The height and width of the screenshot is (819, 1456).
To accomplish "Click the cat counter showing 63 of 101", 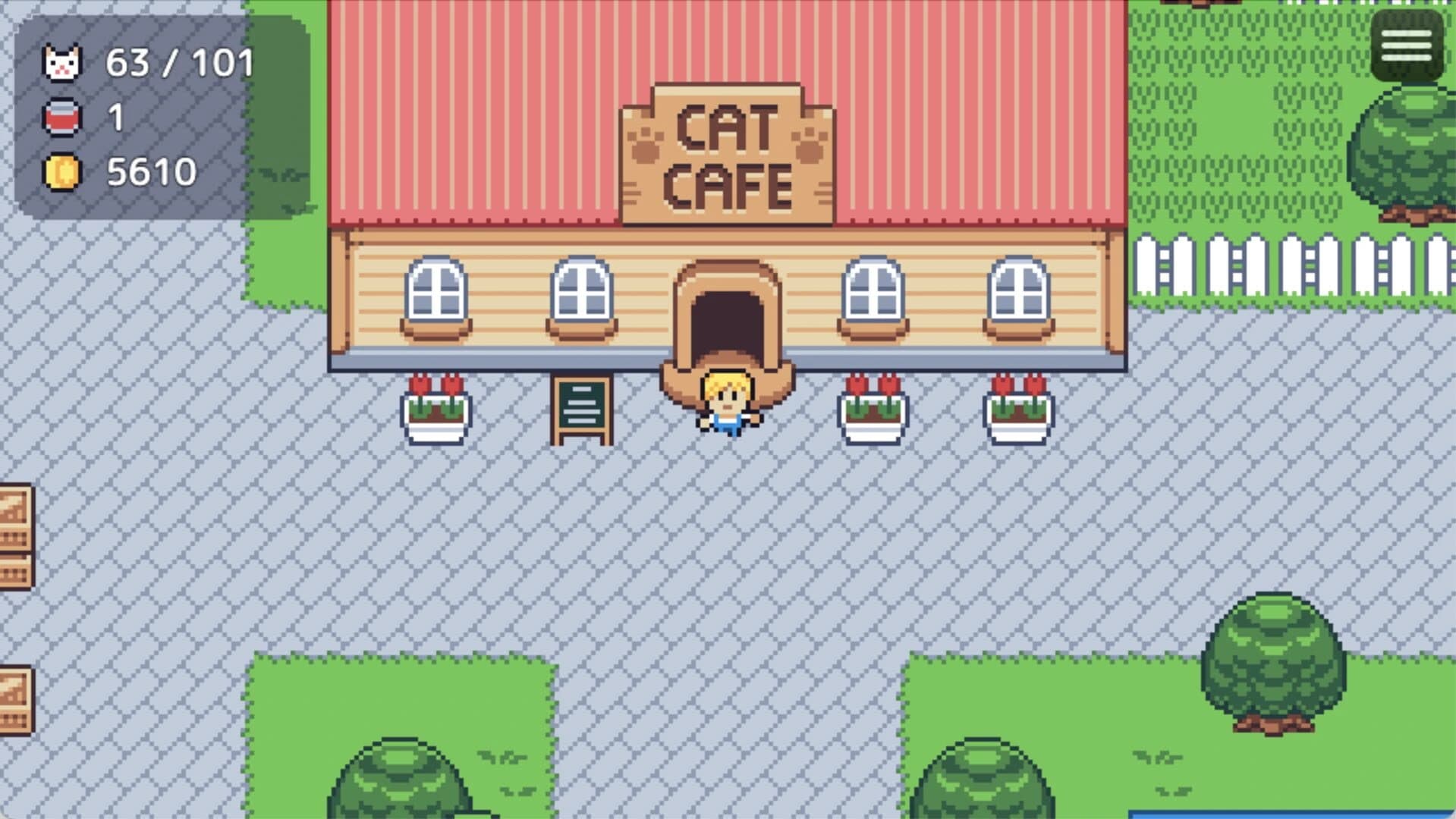I will point(178,64).
